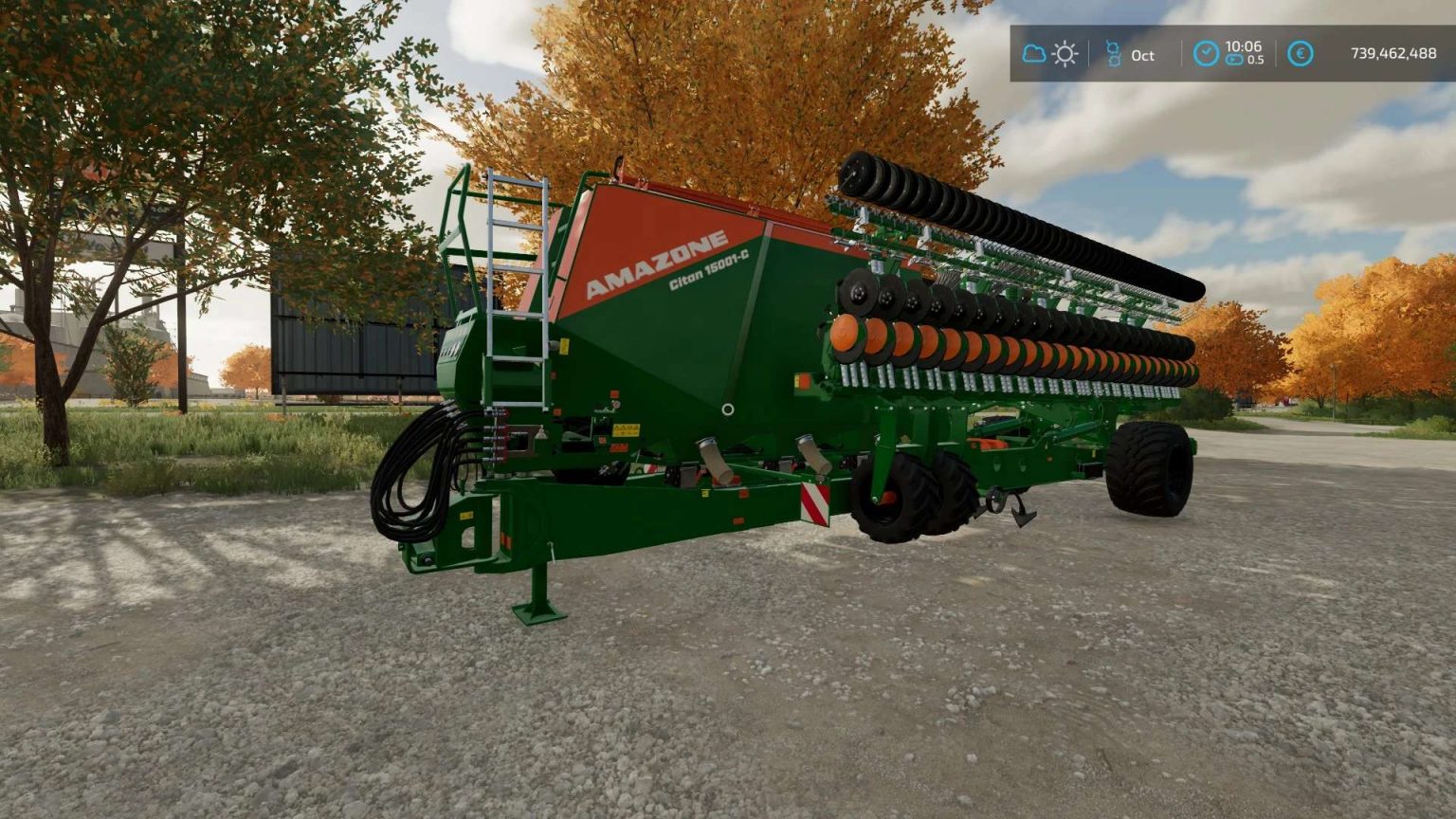Click the 0.5 time multiplier value
Screen dimensions: 1456x819
pos(1257,59)
